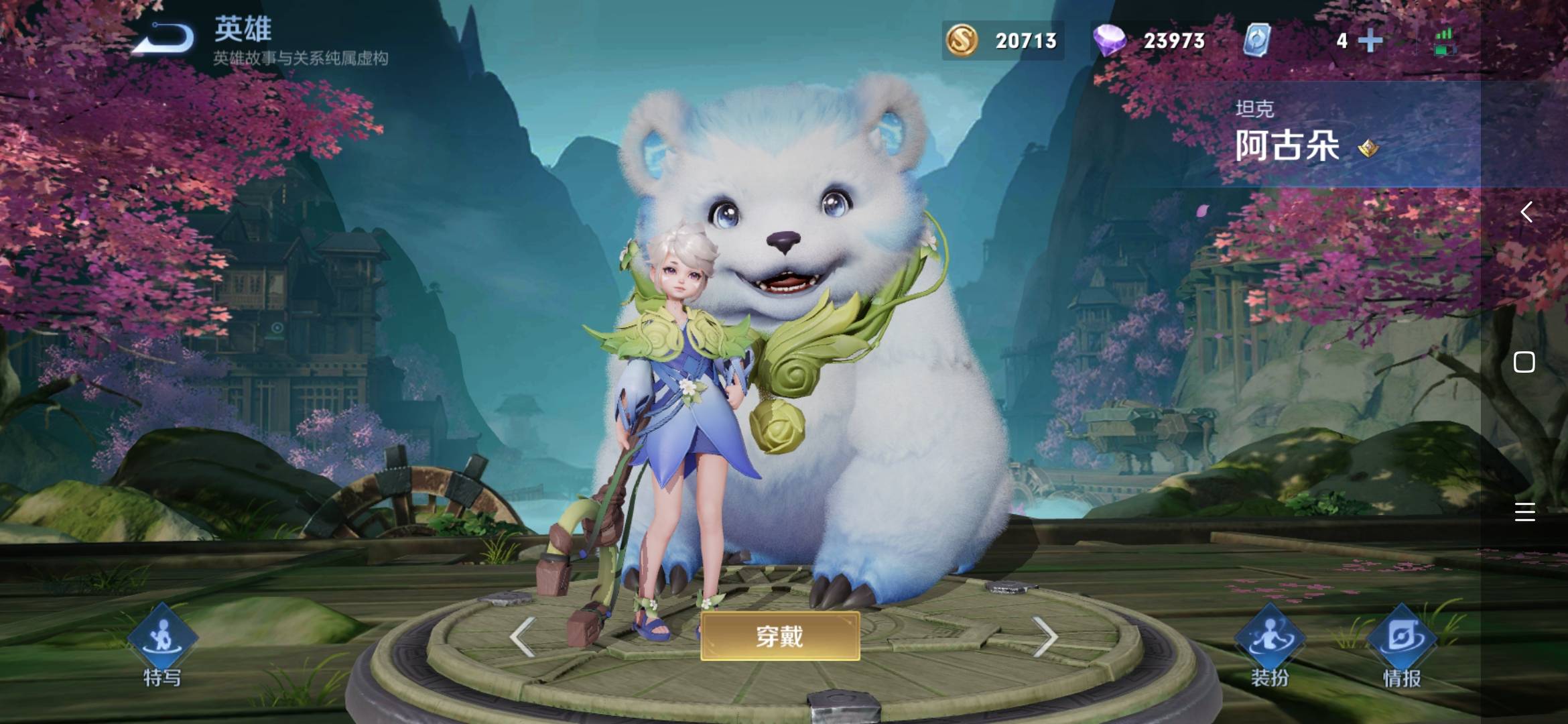Image resolution: width=1568 pixels, height=724 pixels.
Task: Open Android recent apps menu
Action: tap(1524, 511)
